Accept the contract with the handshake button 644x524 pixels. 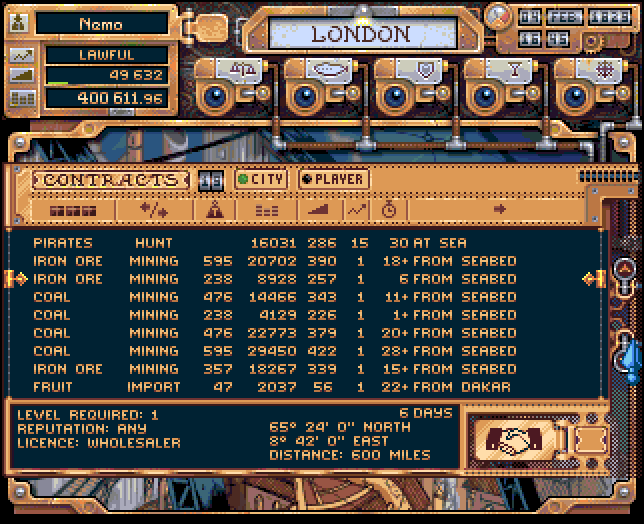tap(511, 437)
